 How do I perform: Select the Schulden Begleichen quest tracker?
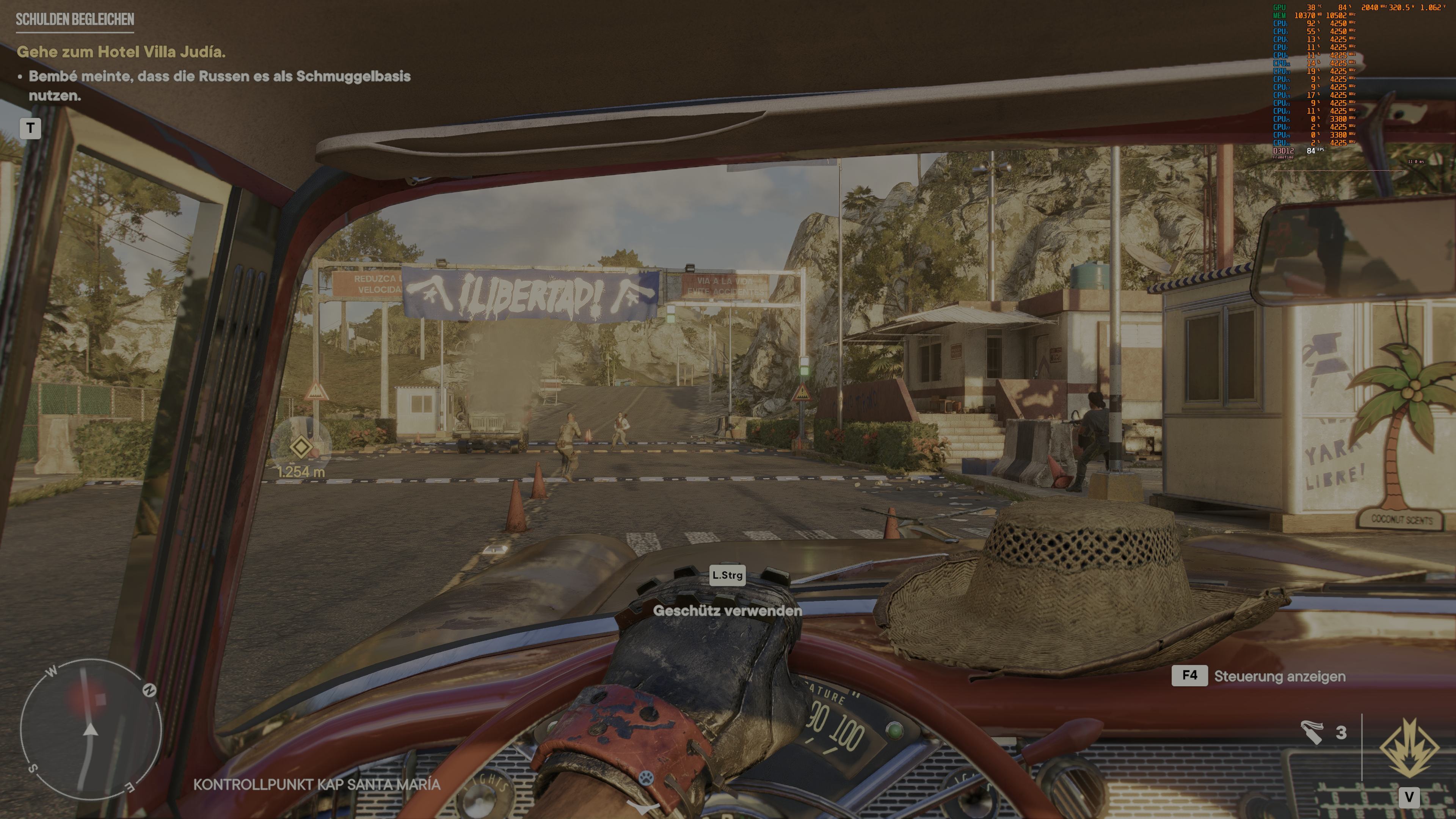point(75,19)
